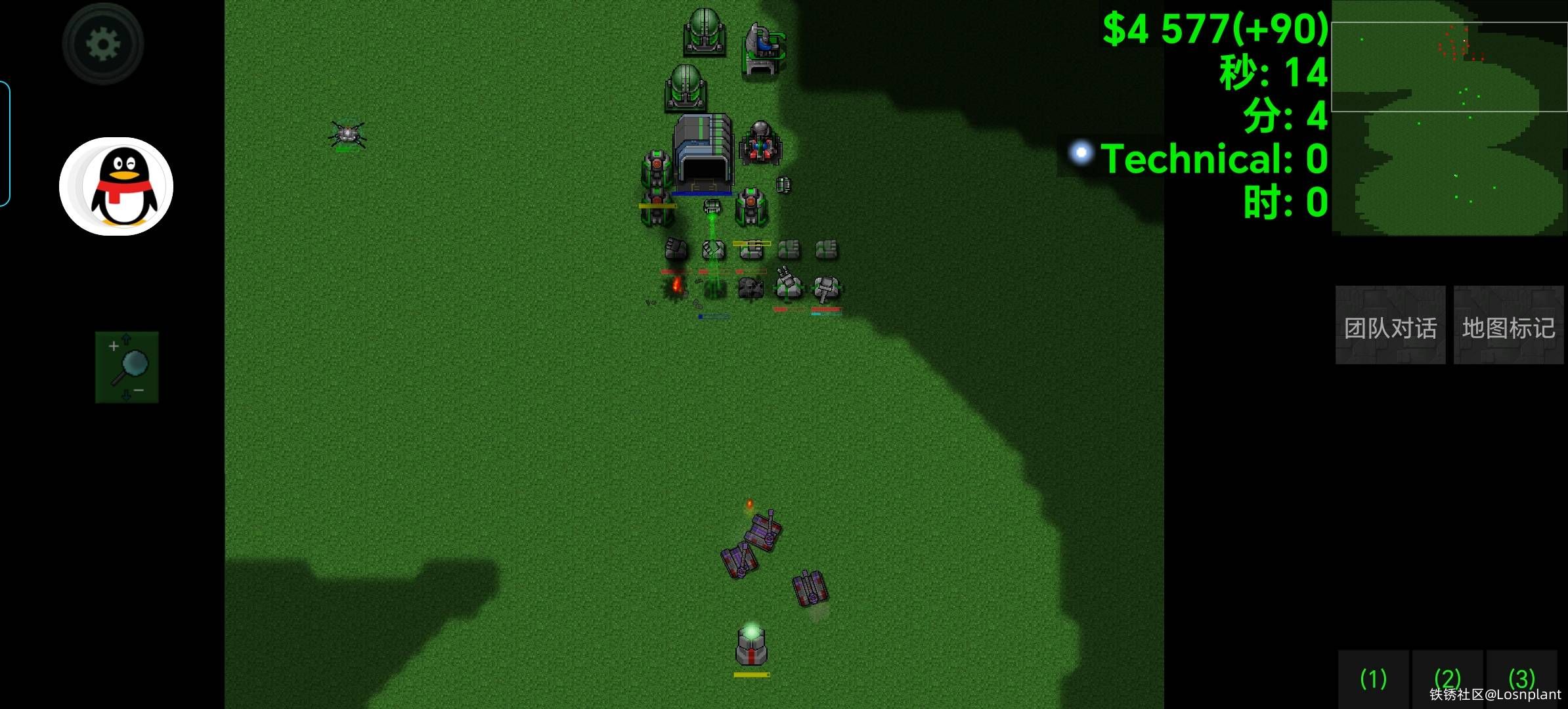Open the minimap view
1568x709 pixels.
[1448, 118]
